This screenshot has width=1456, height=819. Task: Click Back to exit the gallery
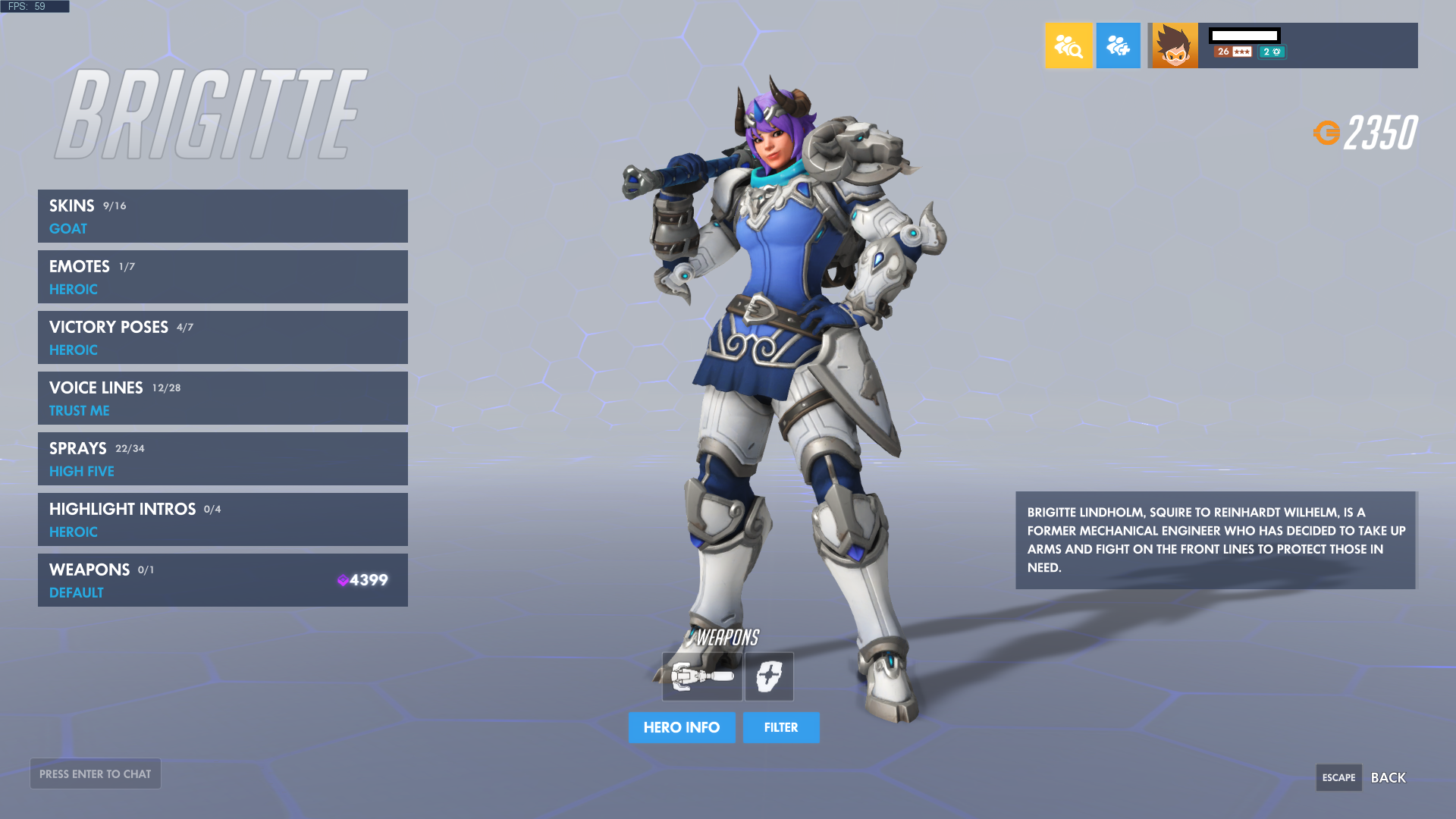[x=1389, y=777]
